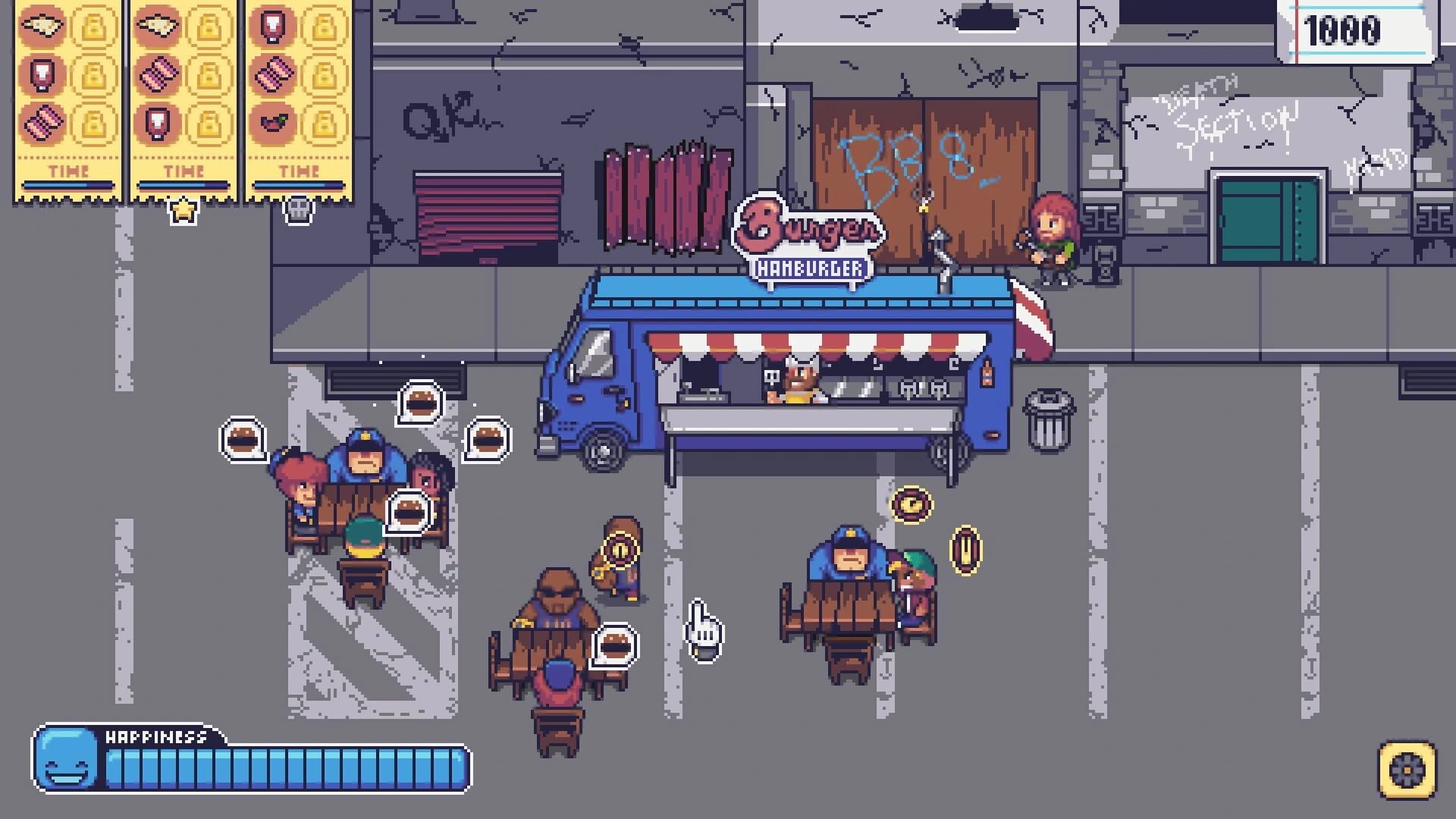Click the skull icon below the third order ticket
The image size is (1456, 819).
pos(301,209)
